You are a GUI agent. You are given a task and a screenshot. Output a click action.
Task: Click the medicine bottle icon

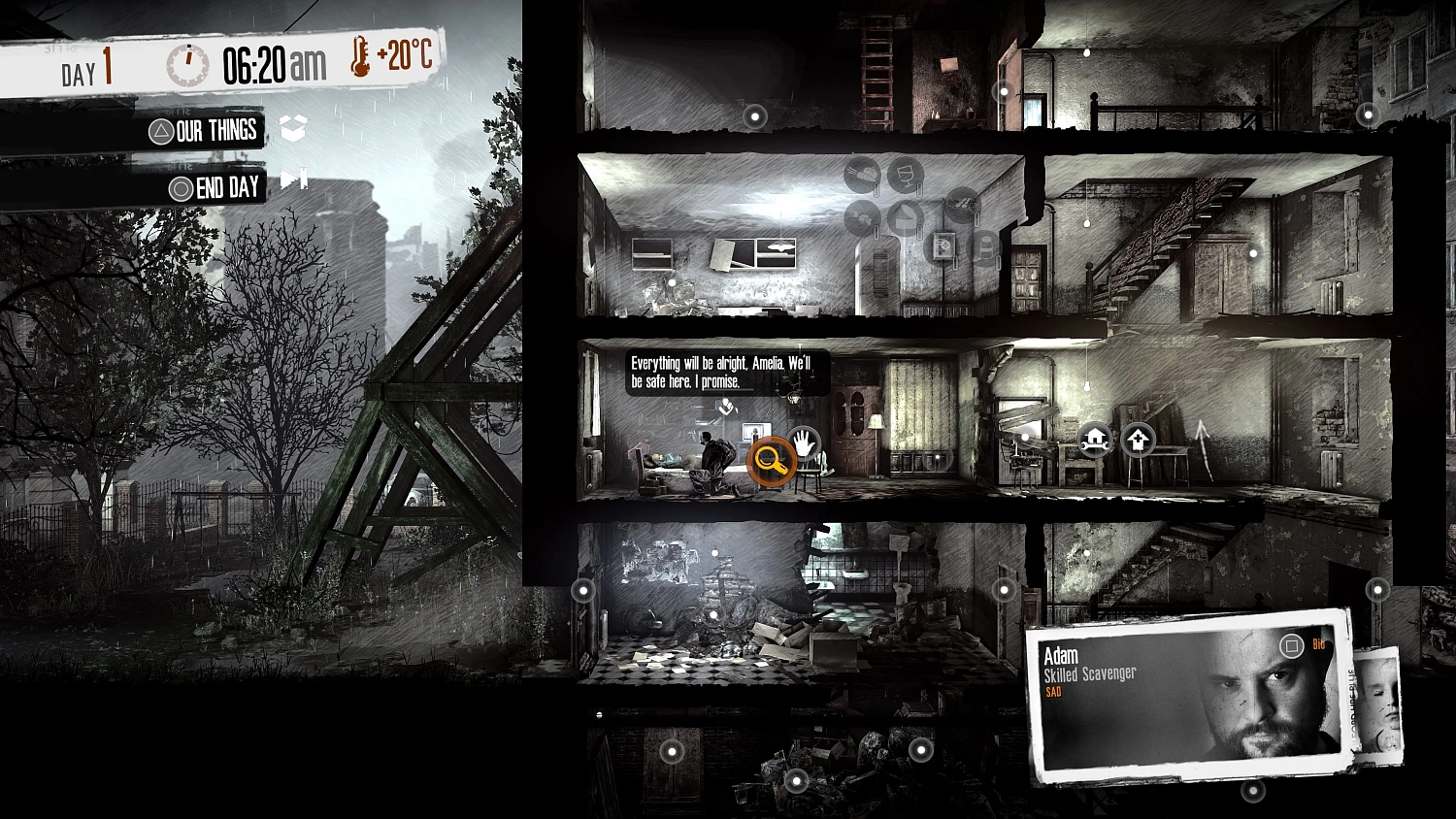click(x=986, y=248)
